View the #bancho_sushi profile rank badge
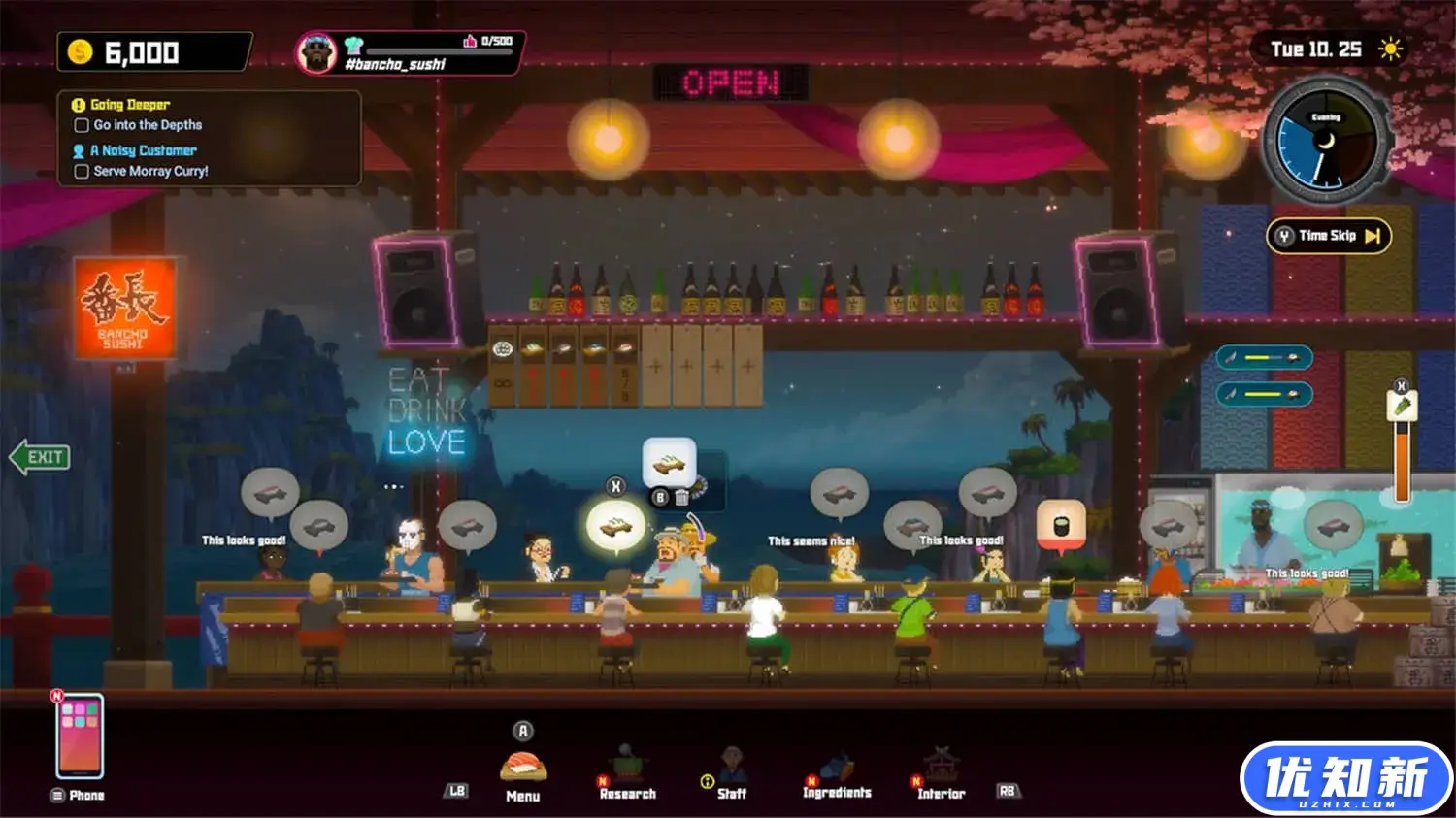 pos(316,53)
